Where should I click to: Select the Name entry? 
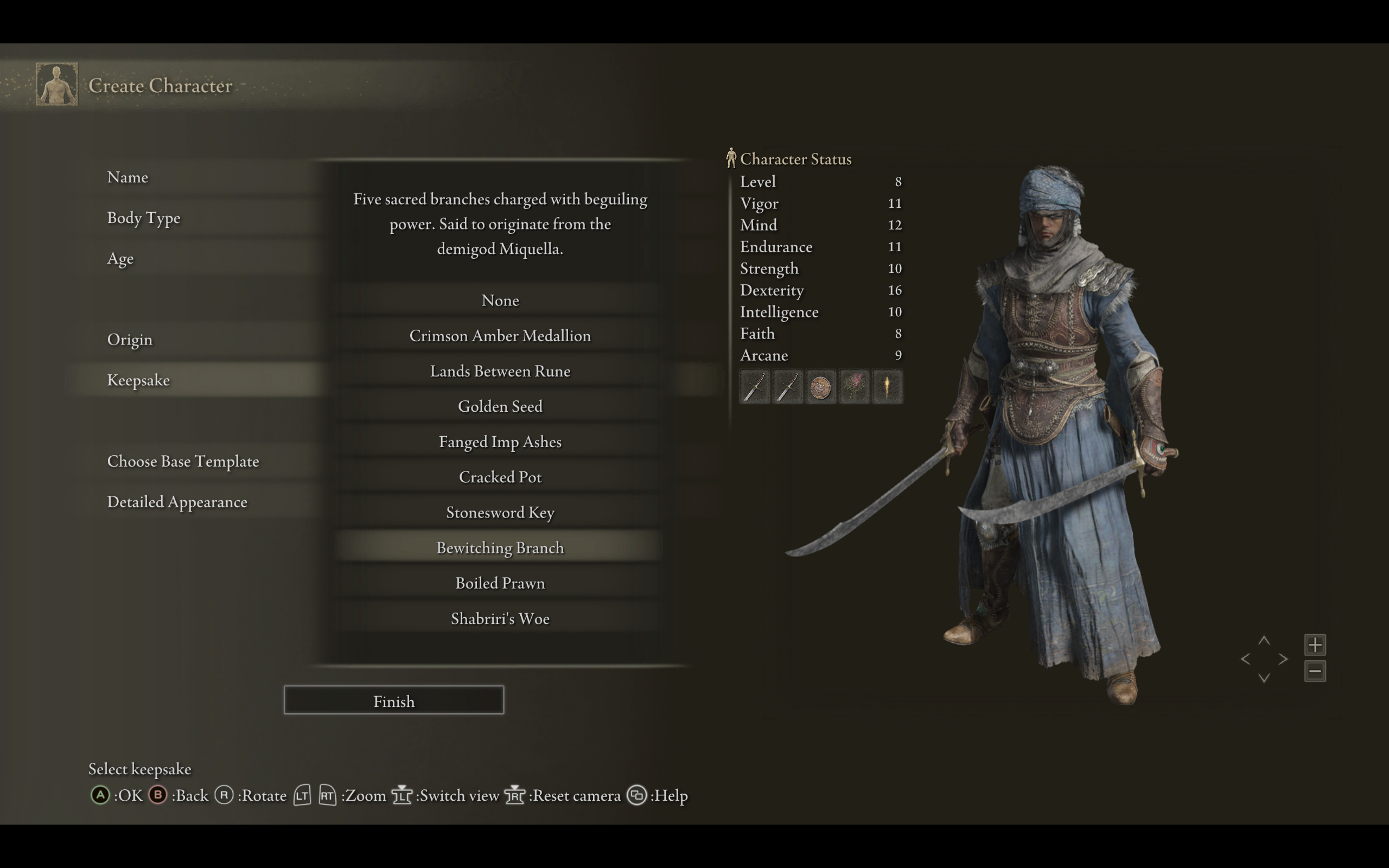(x=128, y=177)
